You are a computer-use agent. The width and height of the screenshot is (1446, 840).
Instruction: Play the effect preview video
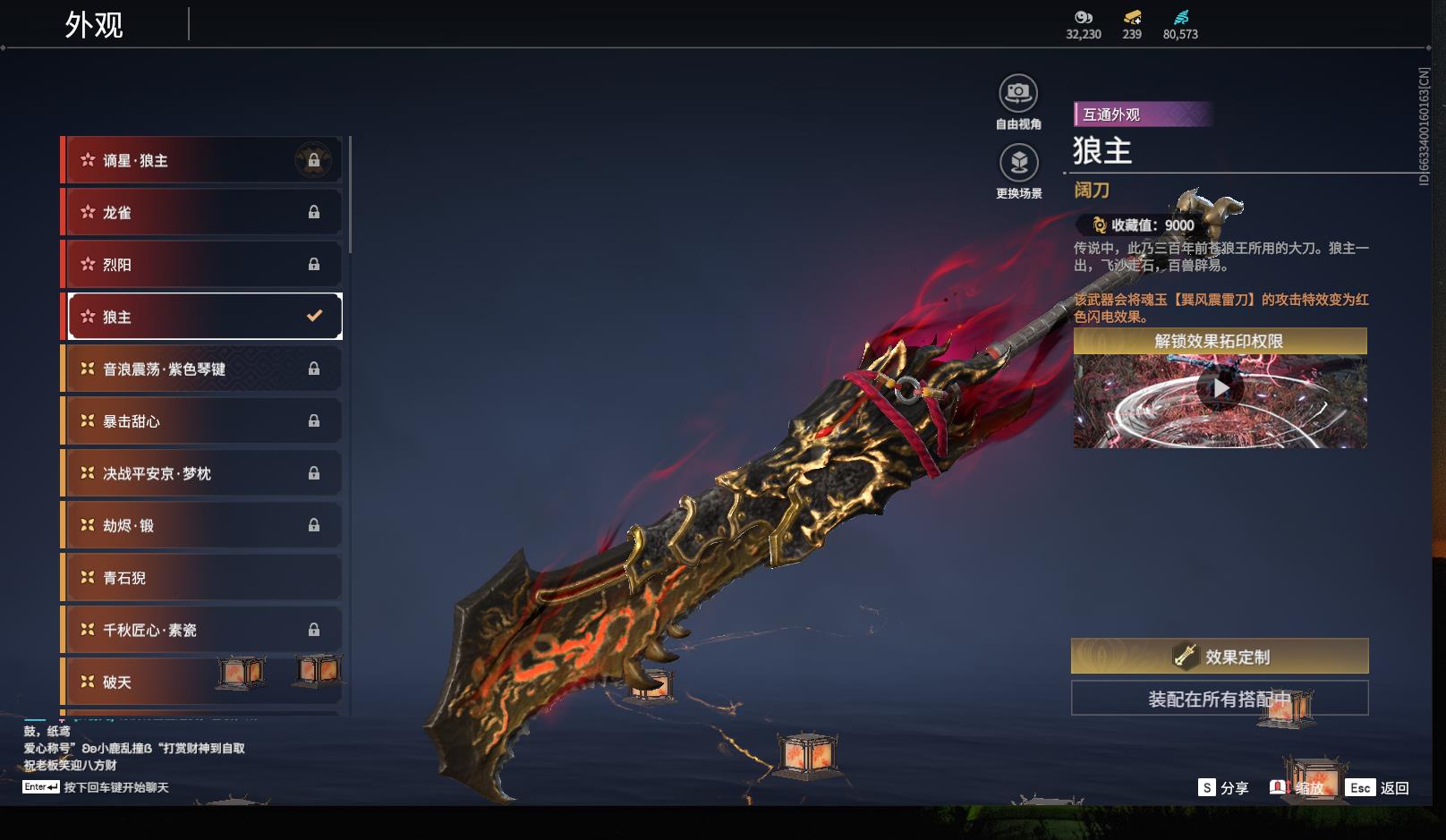coord(1220,388)
